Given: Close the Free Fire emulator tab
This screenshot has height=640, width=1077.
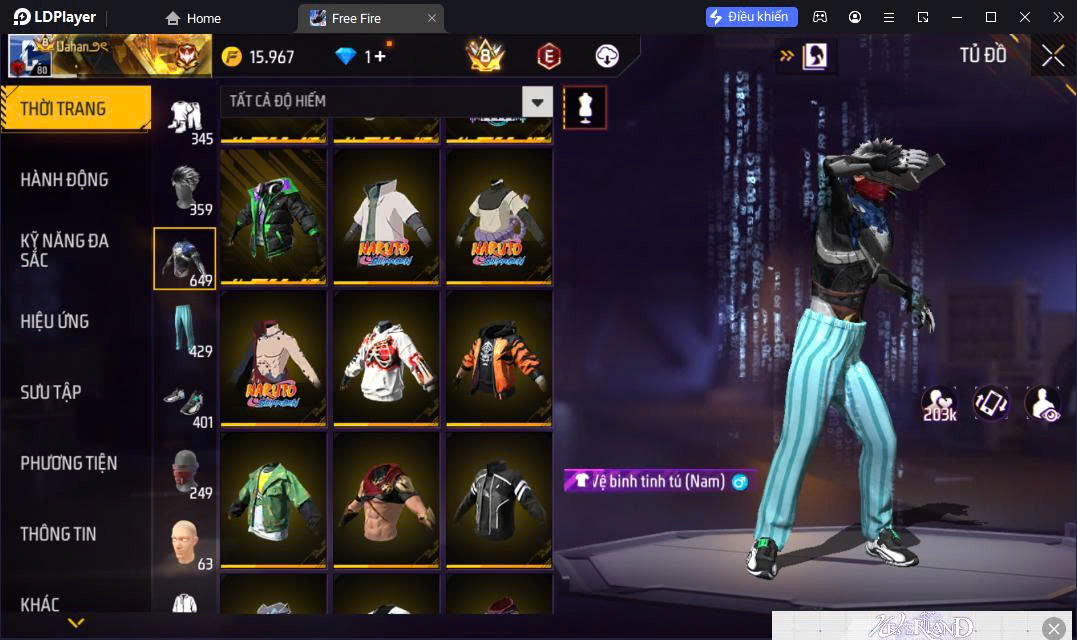Looking at the screenshot, I should [x=432, y=18].
